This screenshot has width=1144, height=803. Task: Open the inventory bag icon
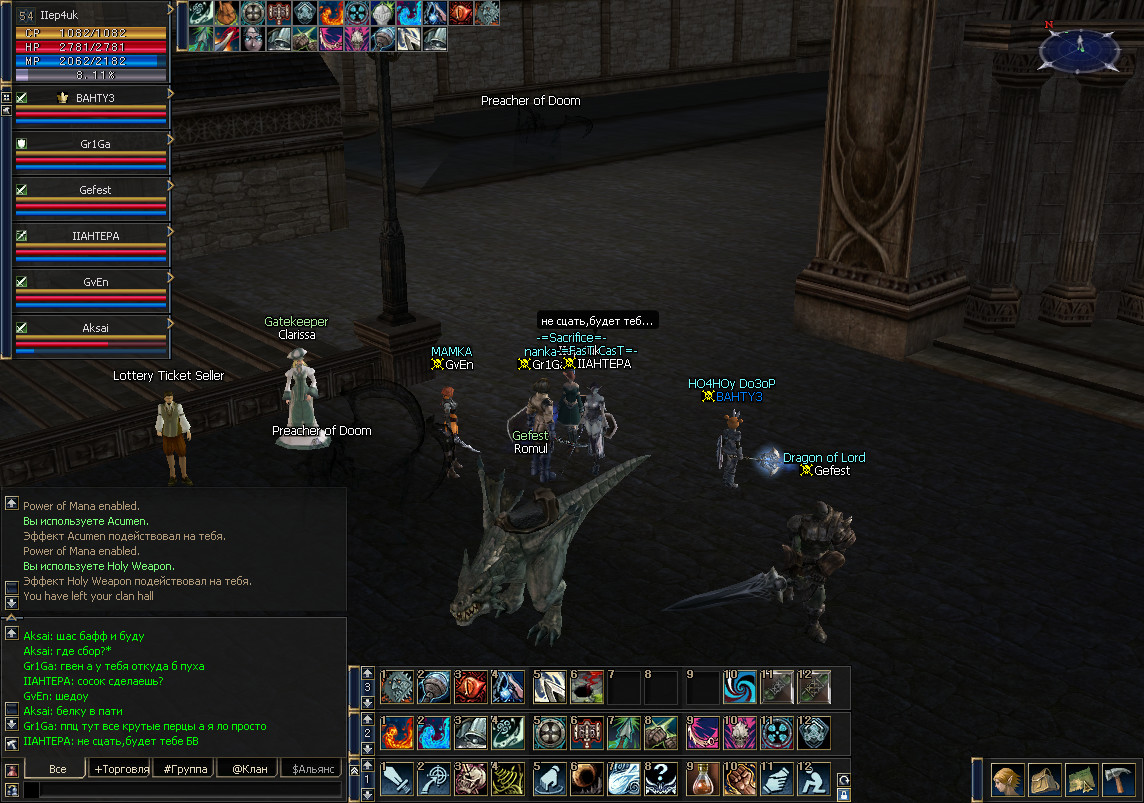[1042, 779]
